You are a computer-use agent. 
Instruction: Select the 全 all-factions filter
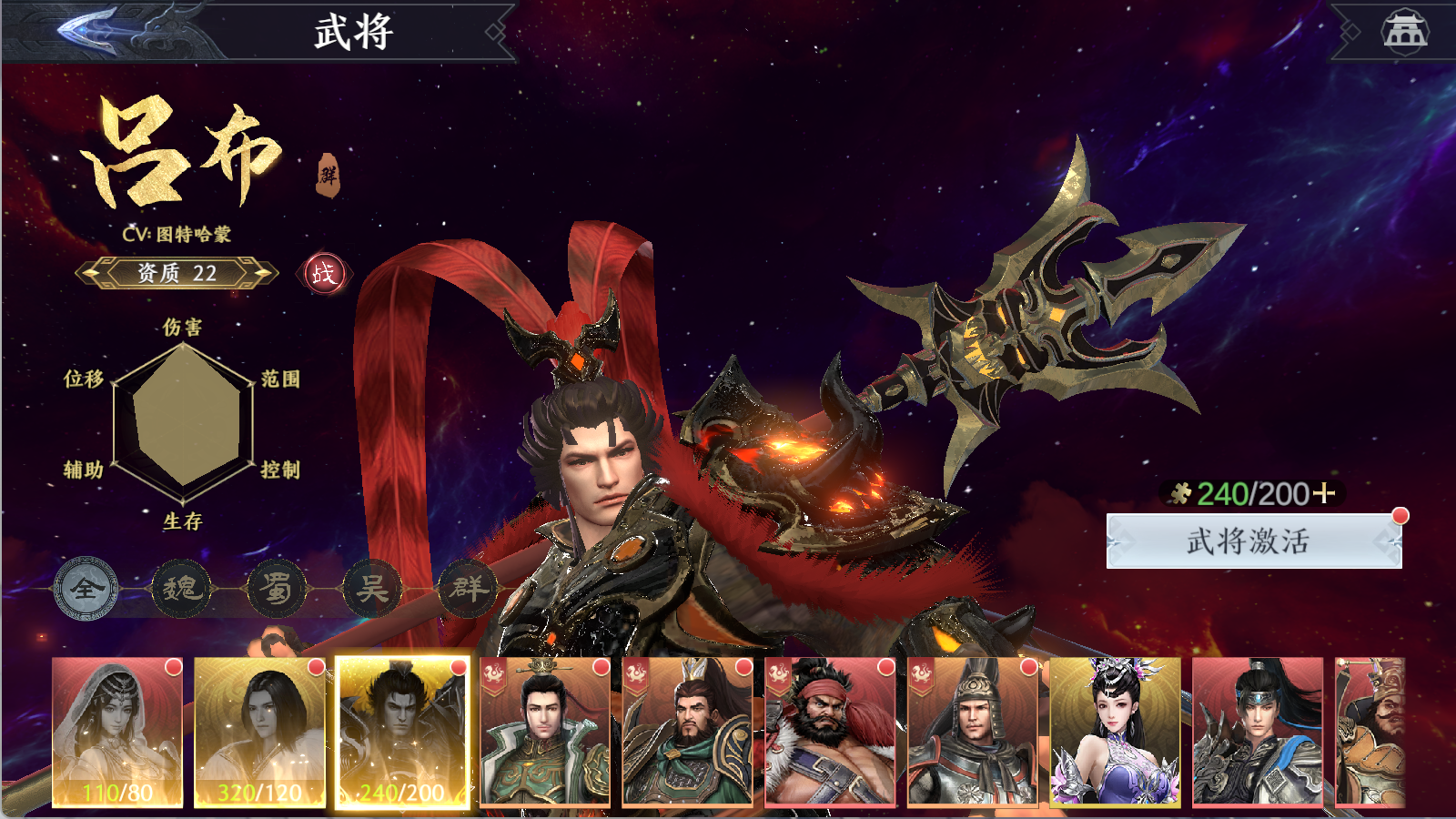[86, 589]
